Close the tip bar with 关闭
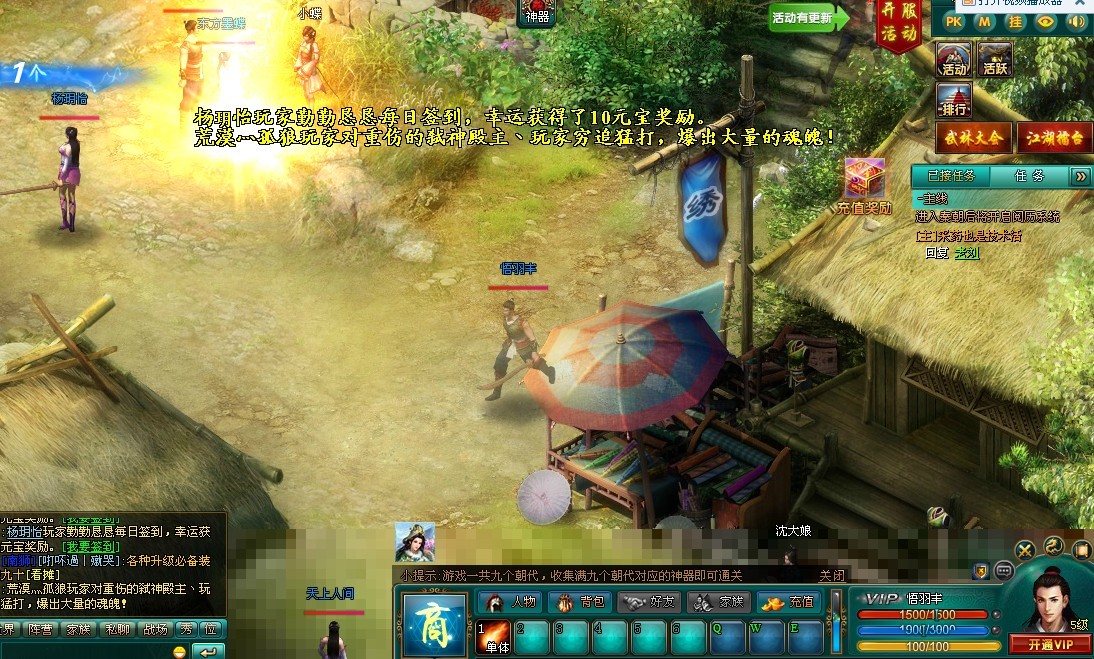Image resolution: width=1094 pixels, height=659 pixels. (832, 575)
